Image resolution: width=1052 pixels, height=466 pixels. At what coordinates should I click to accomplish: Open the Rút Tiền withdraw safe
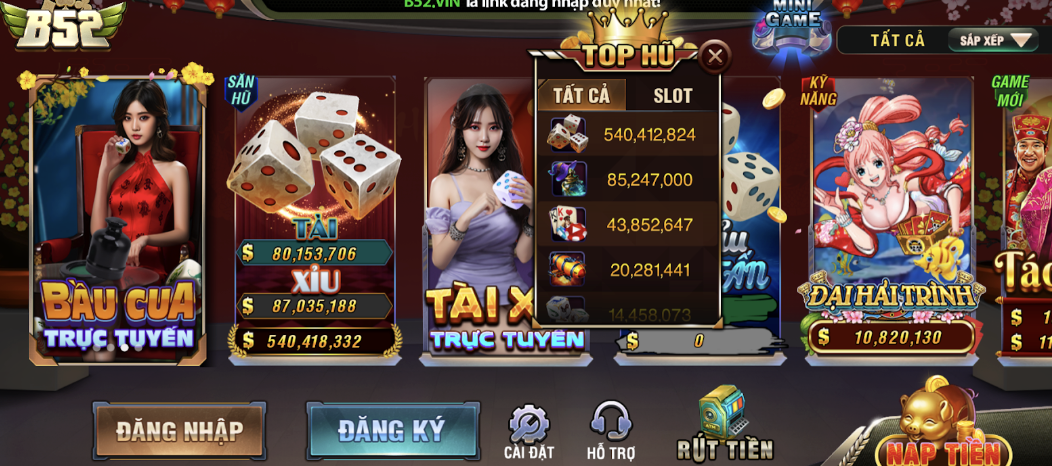[724, 425]
